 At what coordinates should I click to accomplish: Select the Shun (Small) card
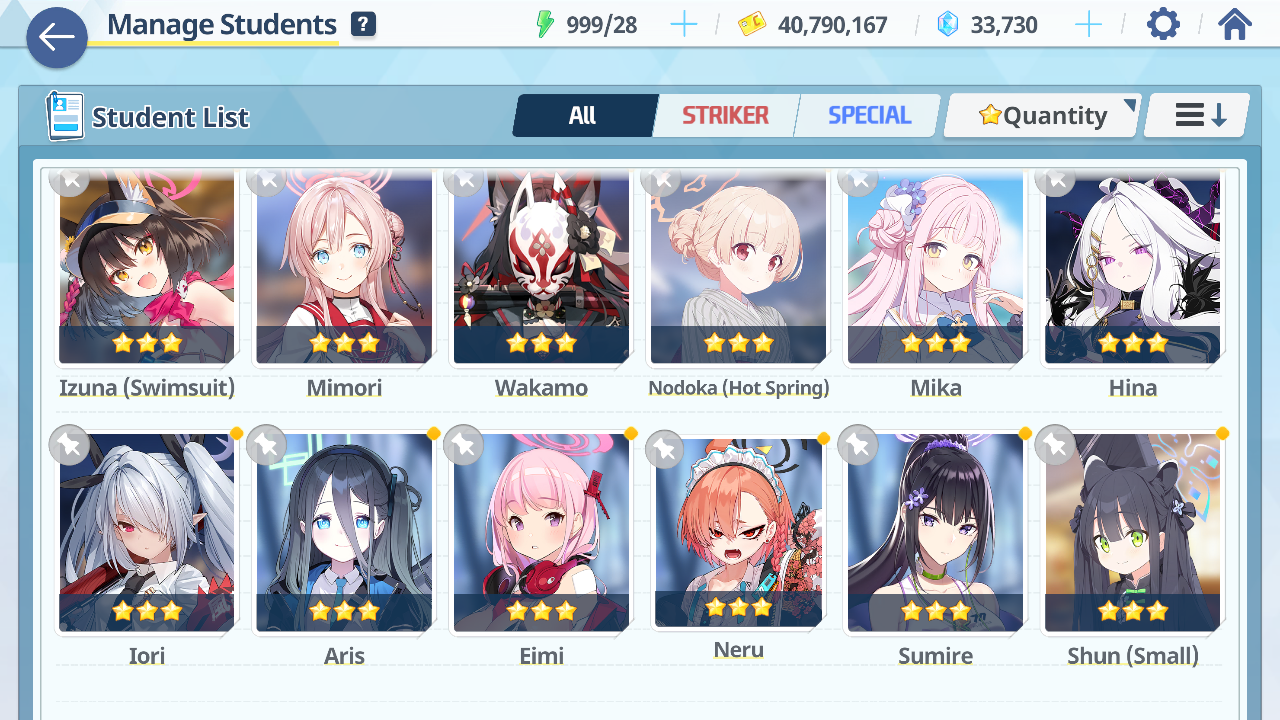[x=1132, y=532]
